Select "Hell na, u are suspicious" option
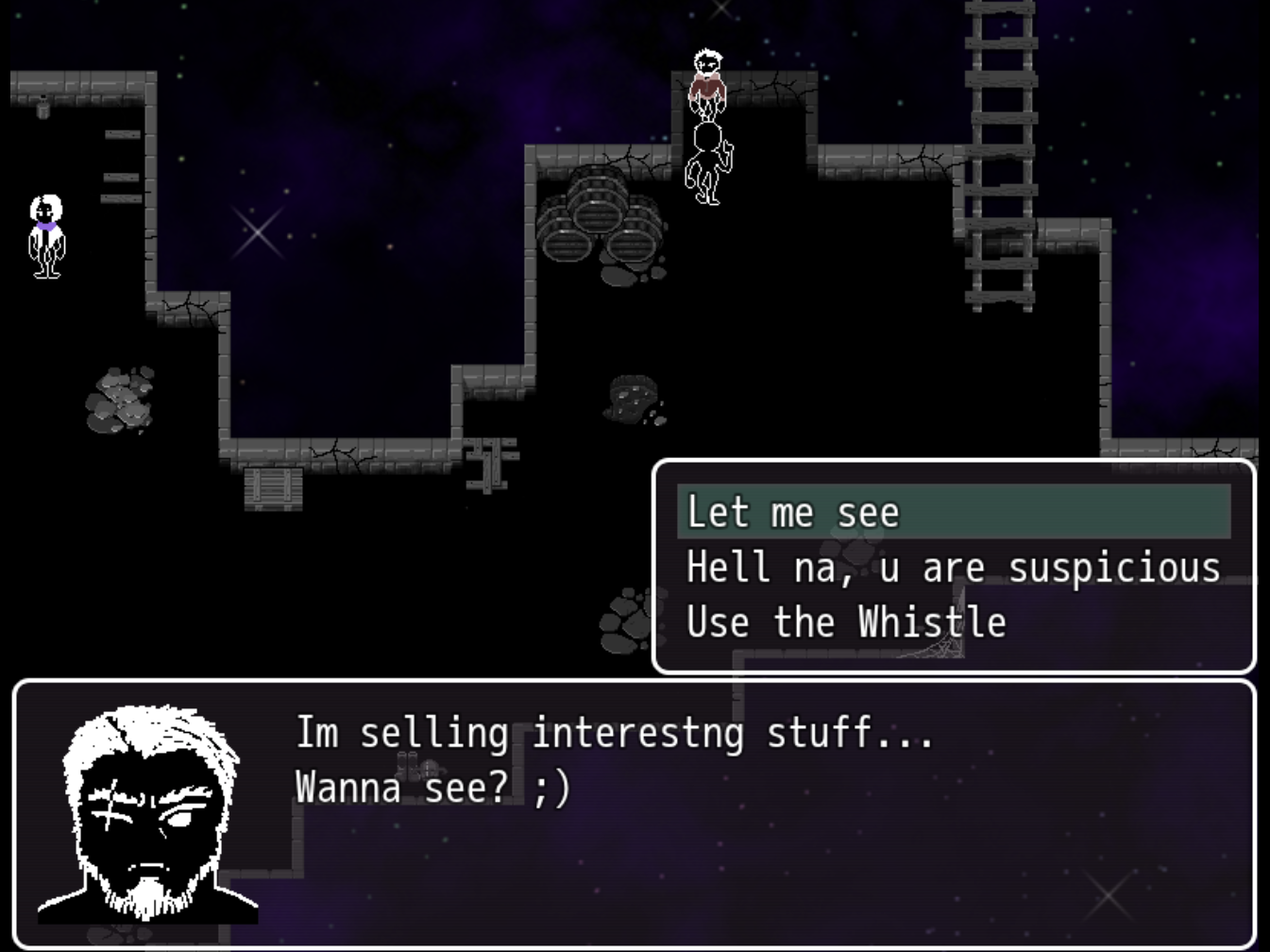This screenshot has width=1270, height=952. (953, 568)
